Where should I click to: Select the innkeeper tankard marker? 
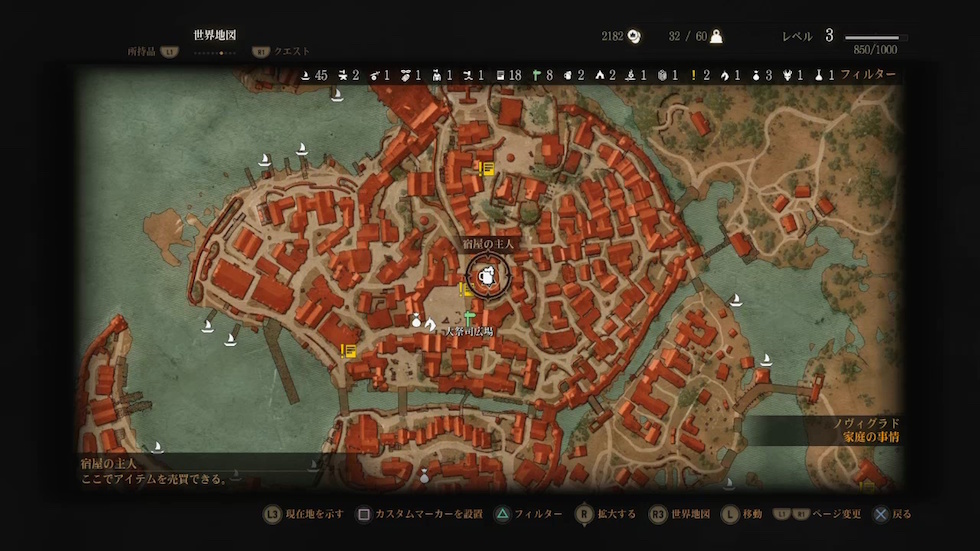488,277
